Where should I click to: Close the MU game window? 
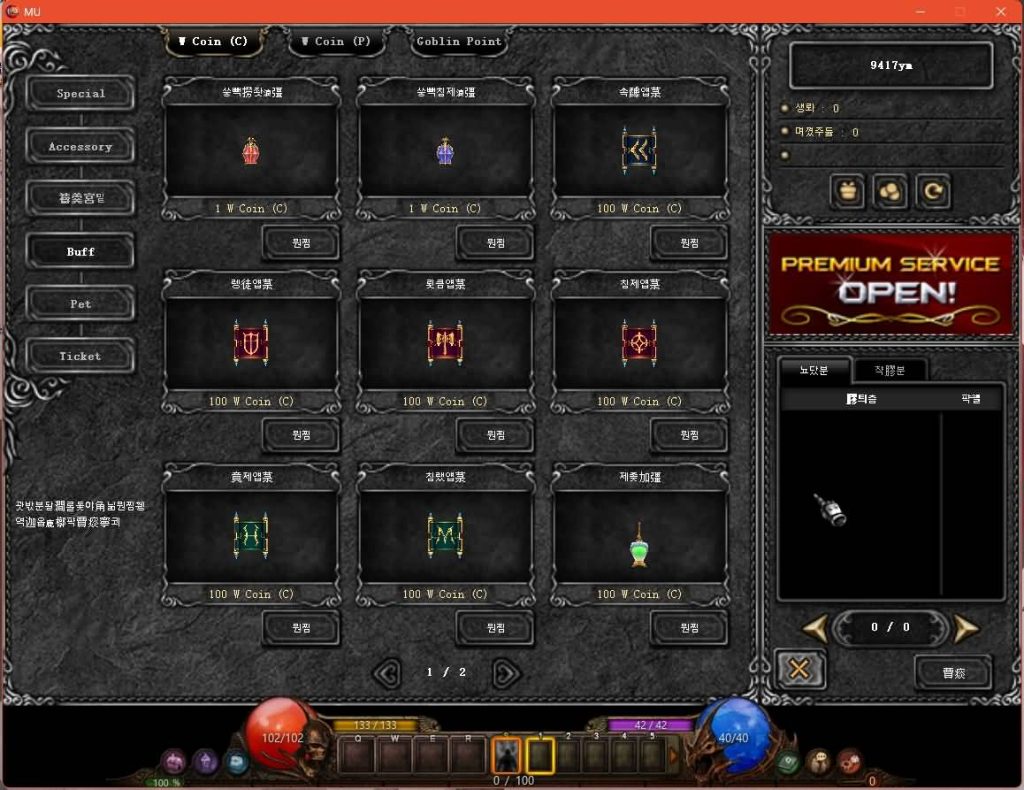click(x=1001, y=12)
